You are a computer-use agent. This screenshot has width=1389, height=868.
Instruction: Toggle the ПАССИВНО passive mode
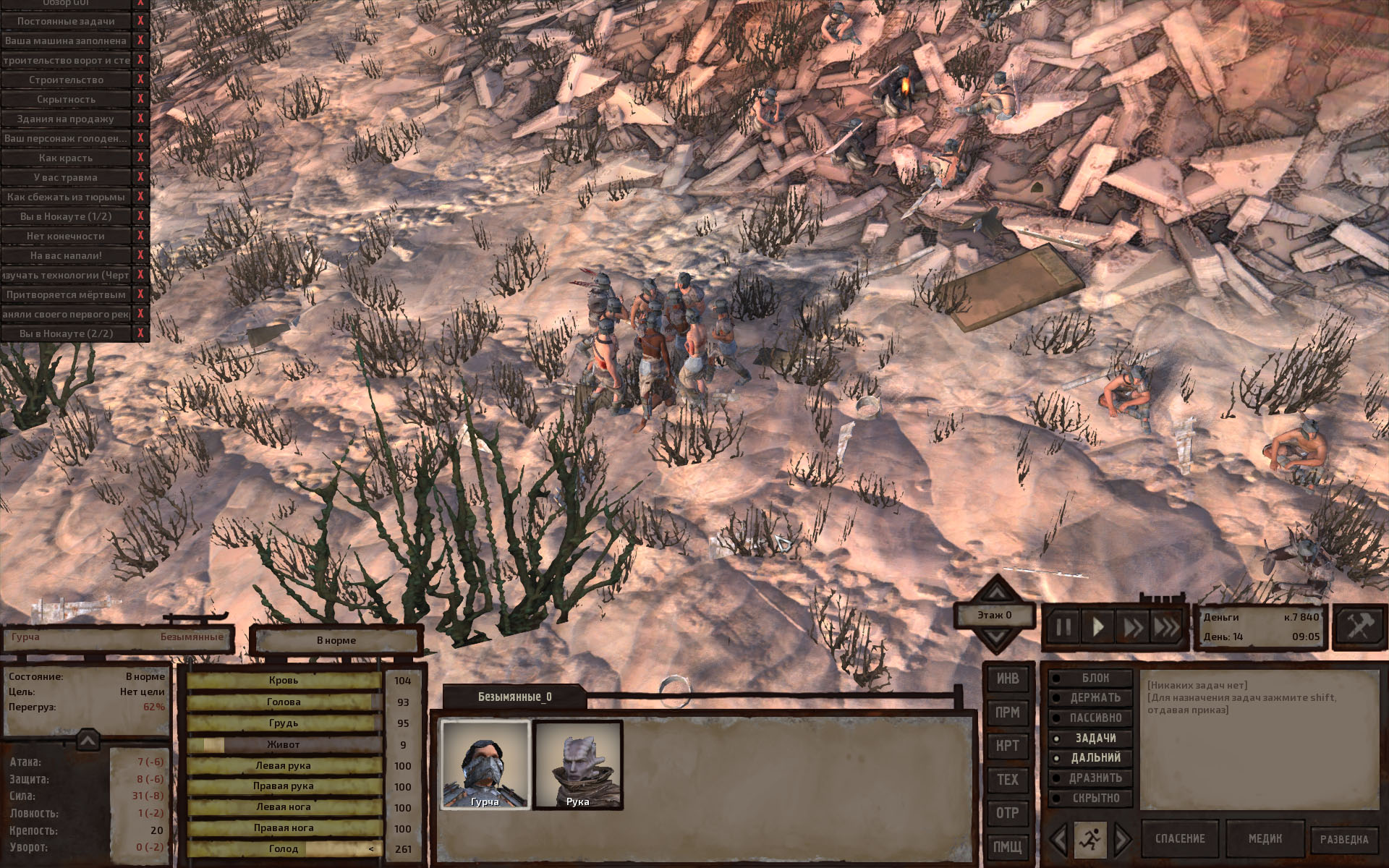pyautogui.click(x=1091, y=718)
